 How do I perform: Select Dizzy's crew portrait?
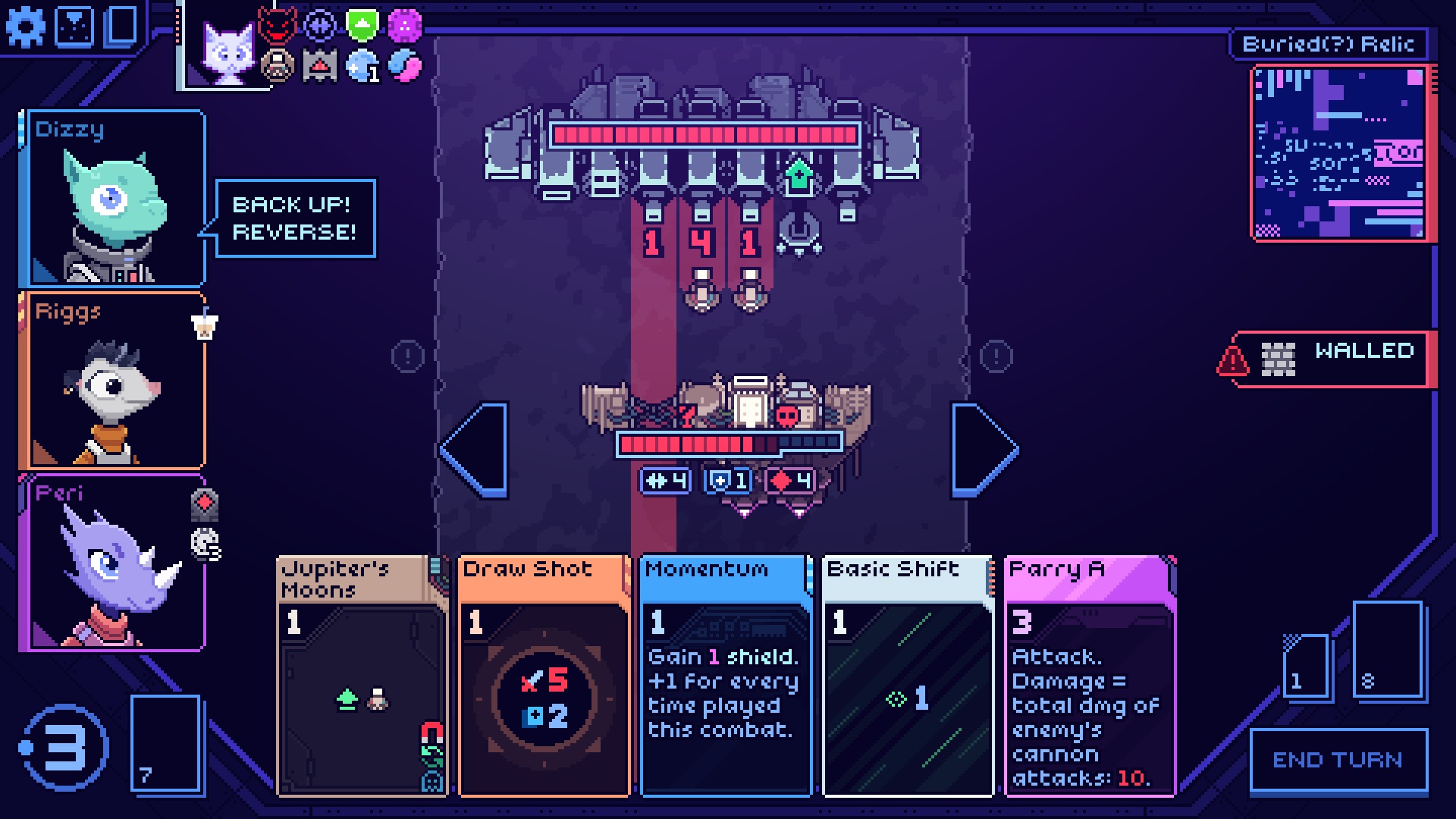coord(114,199)
